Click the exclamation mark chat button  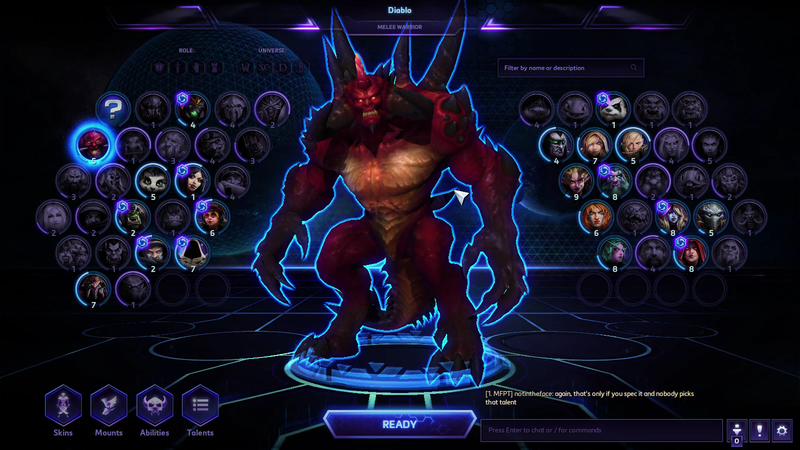click(759, 431)
